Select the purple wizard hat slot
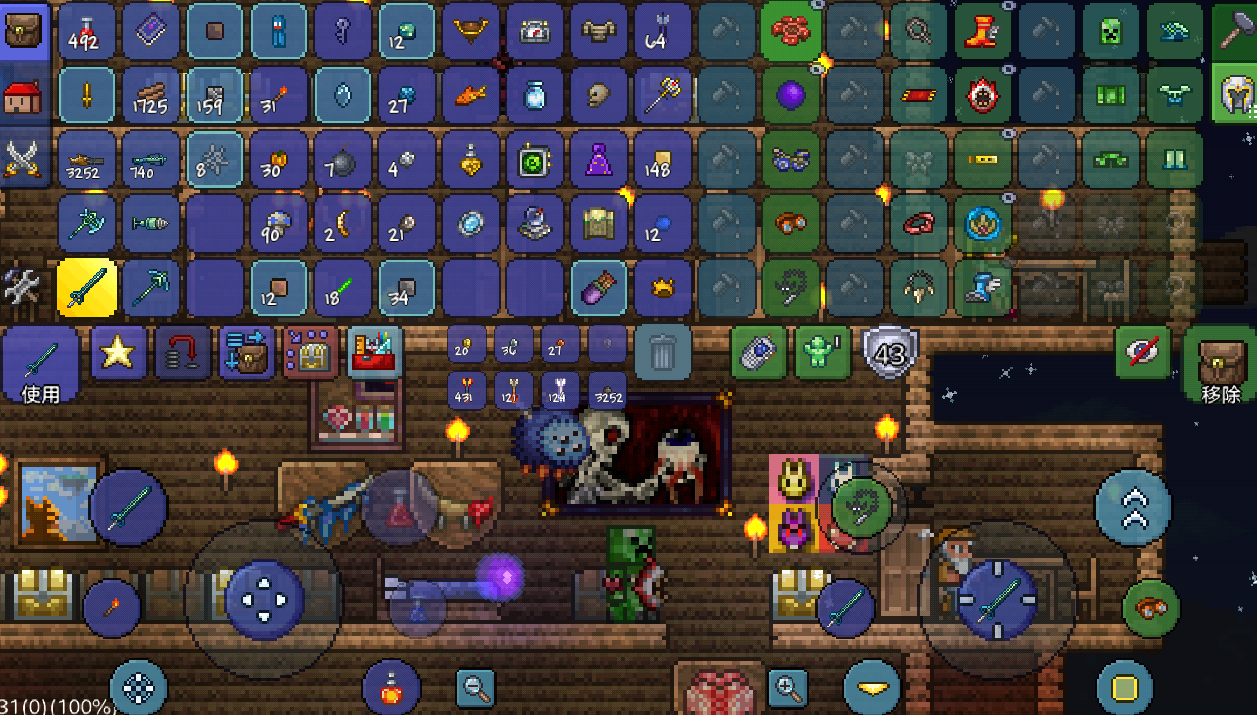Viewport: 1257px width, 715px height. point(598,159)
